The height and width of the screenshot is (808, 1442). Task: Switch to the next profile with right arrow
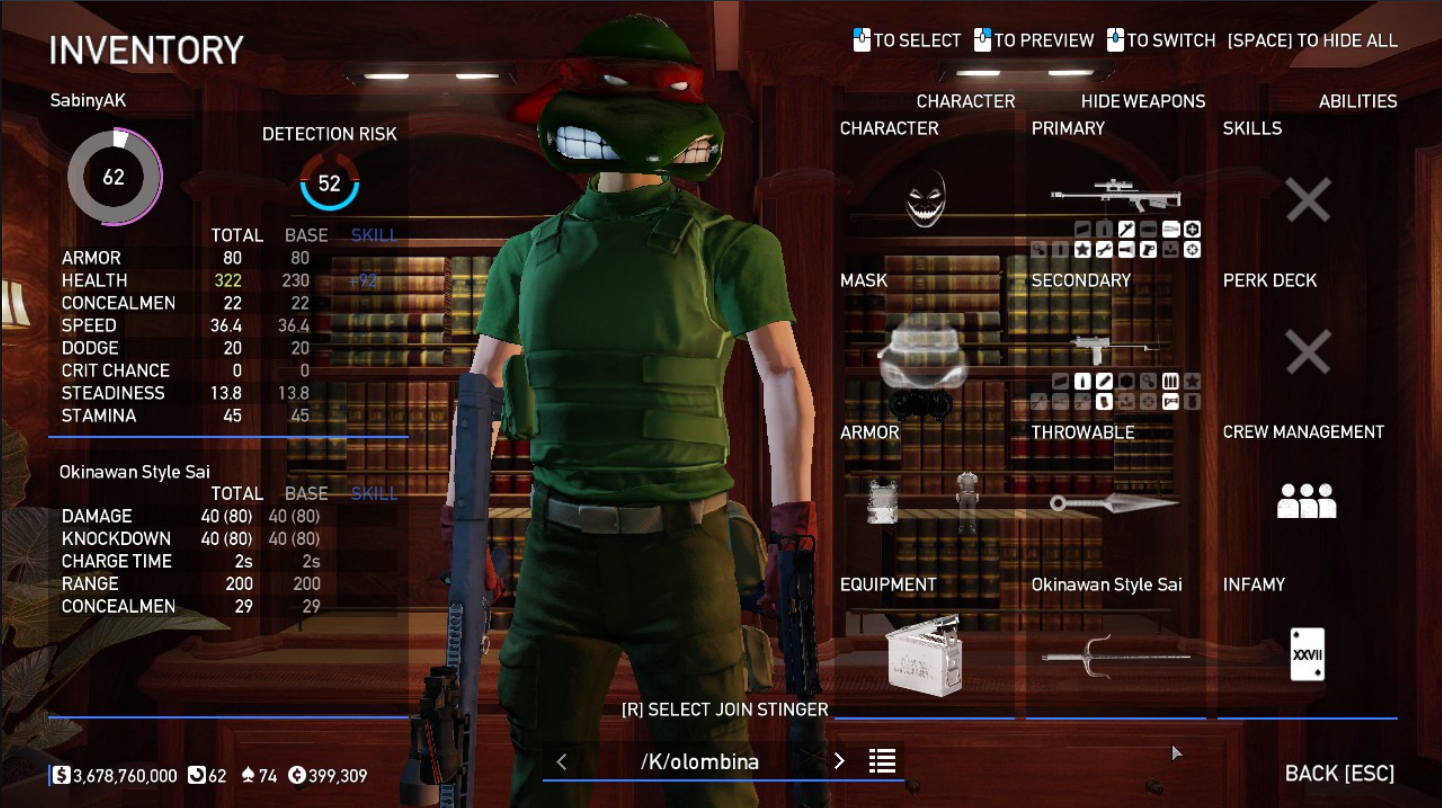point(839,762)
